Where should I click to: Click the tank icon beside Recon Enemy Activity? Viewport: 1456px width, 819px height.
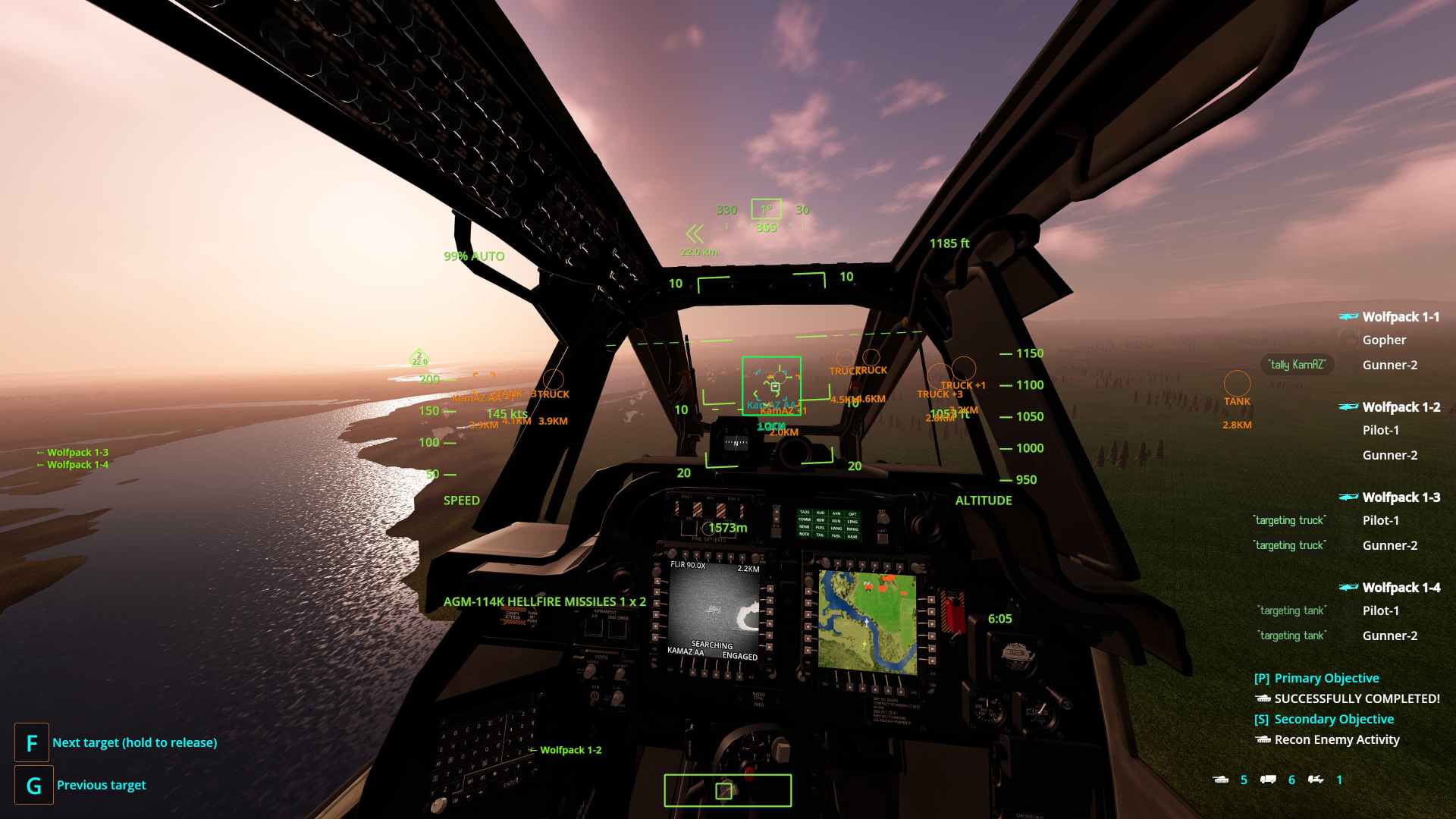coord(1262,739)
